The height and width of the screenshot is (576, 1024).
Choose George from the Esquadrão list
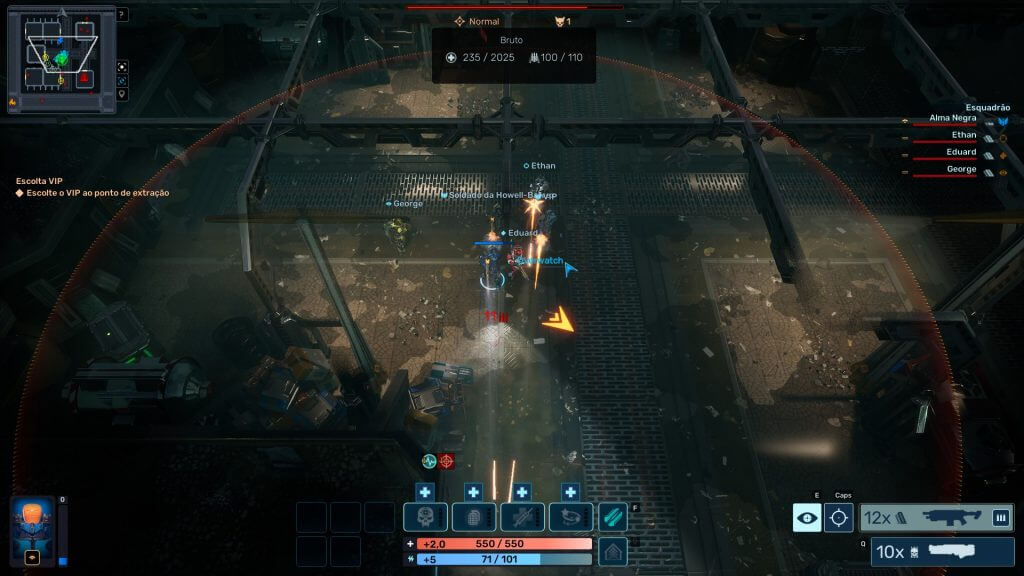[x=961, y=170]
